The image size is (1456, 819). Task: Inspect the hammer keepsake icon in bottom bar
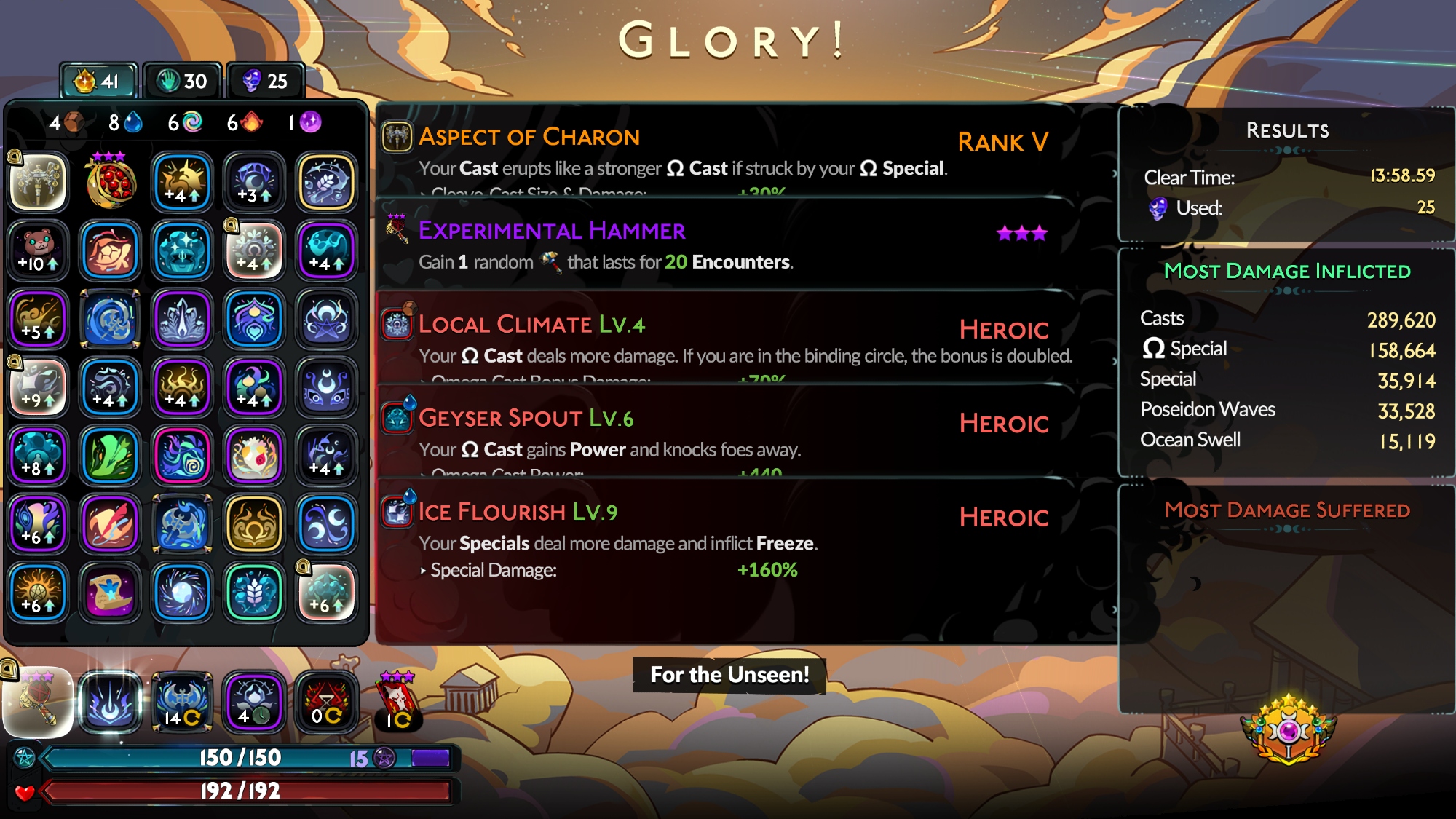point(39,703)
